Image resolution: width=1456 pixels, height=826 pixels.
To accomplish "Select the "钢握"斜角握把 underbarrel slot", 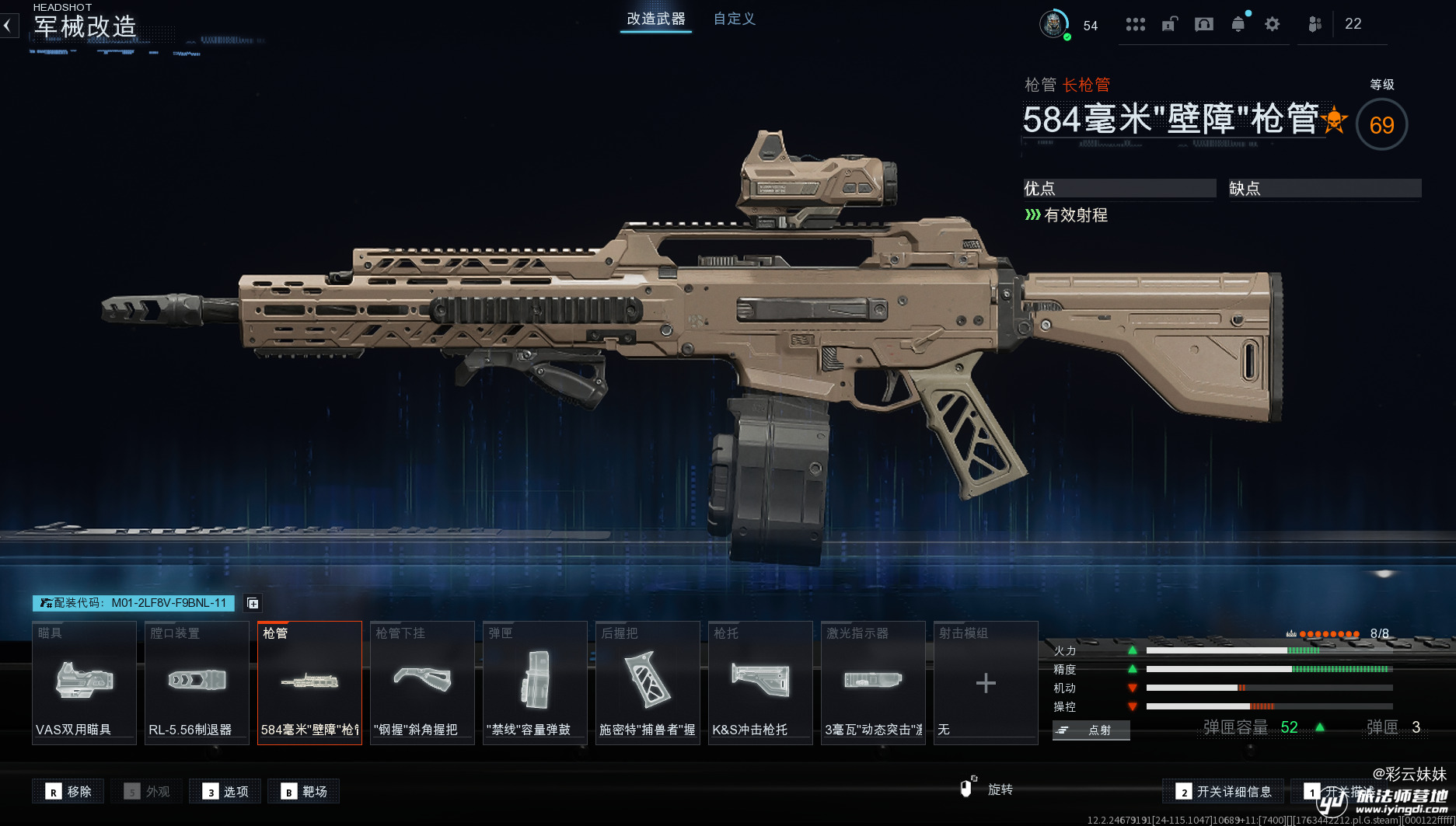I will tap(422, 682).
